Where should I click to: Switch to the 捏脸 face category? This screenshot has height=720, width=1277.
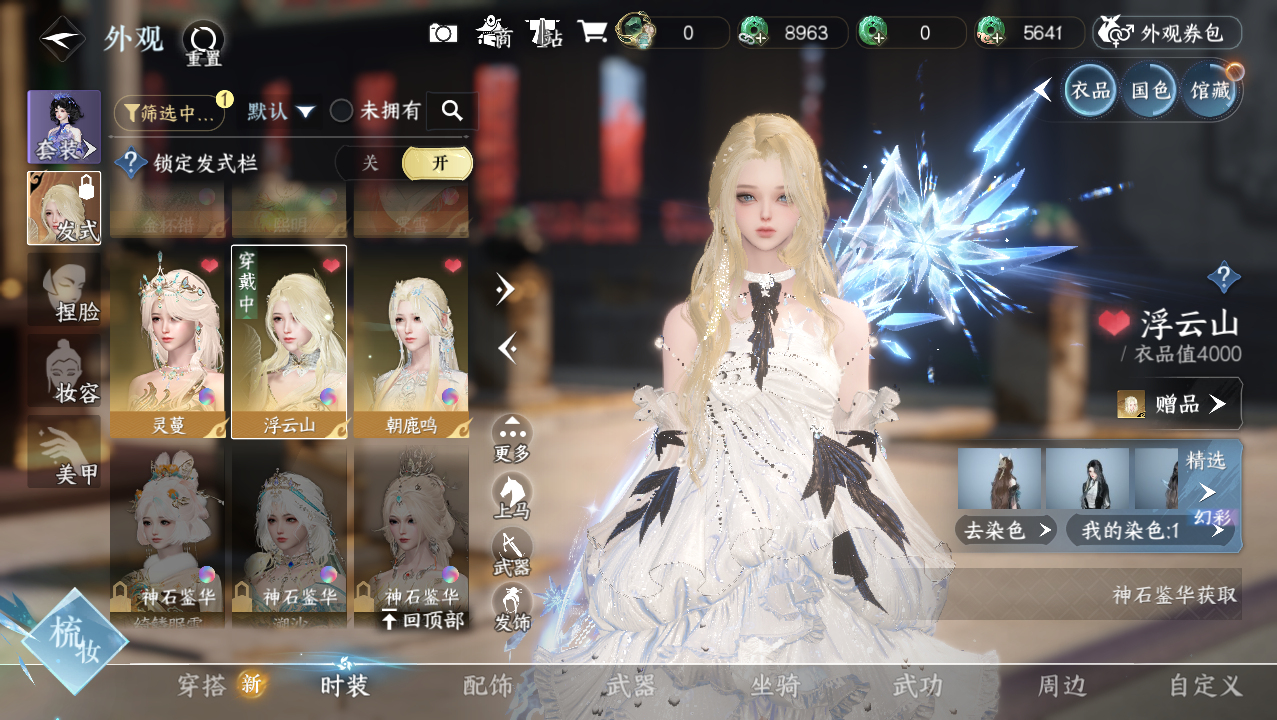64,290
